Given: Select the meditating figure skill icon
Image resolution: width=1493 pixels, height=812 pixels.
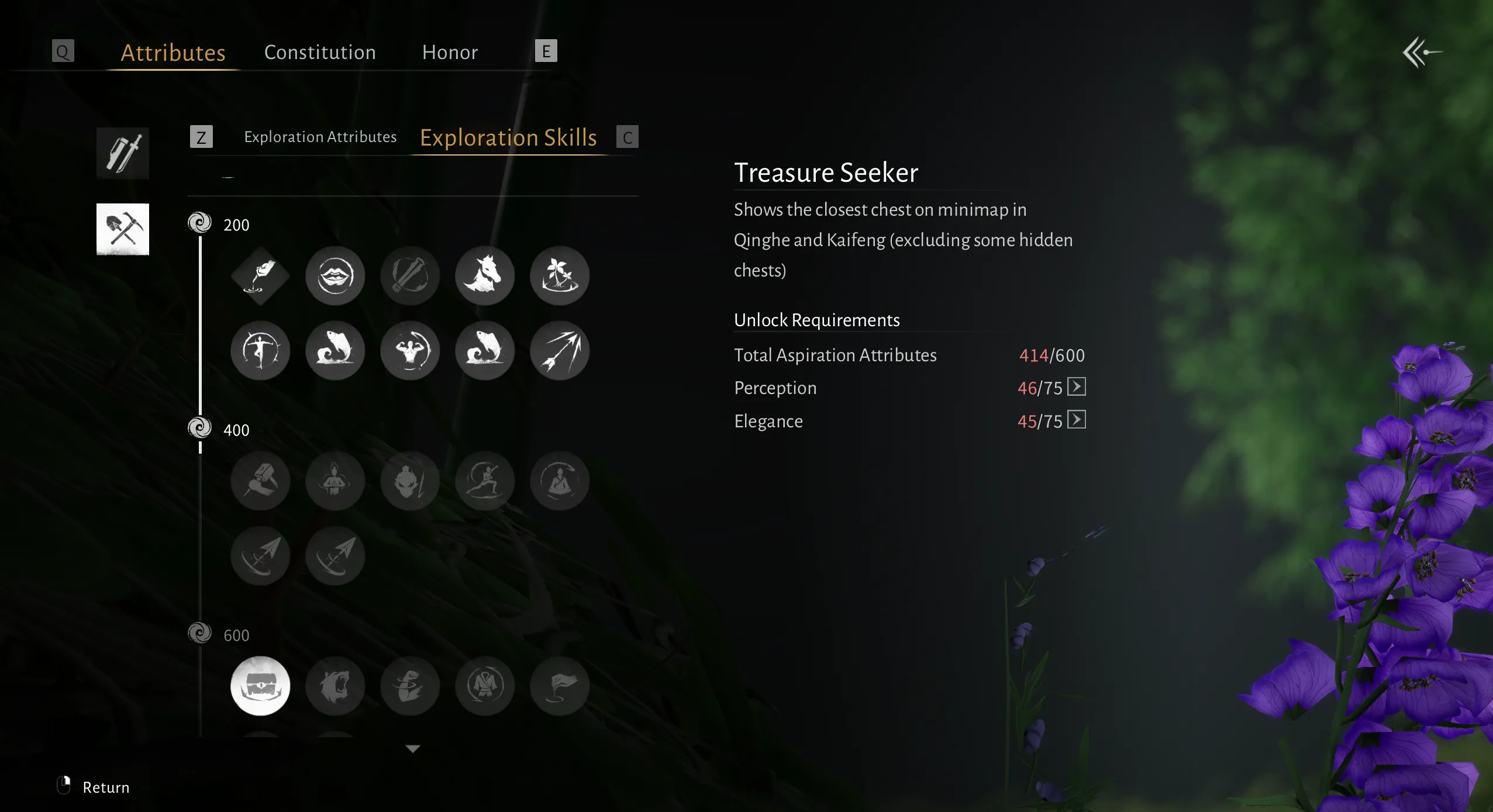Looking at the screenshot, I should 560,481.
